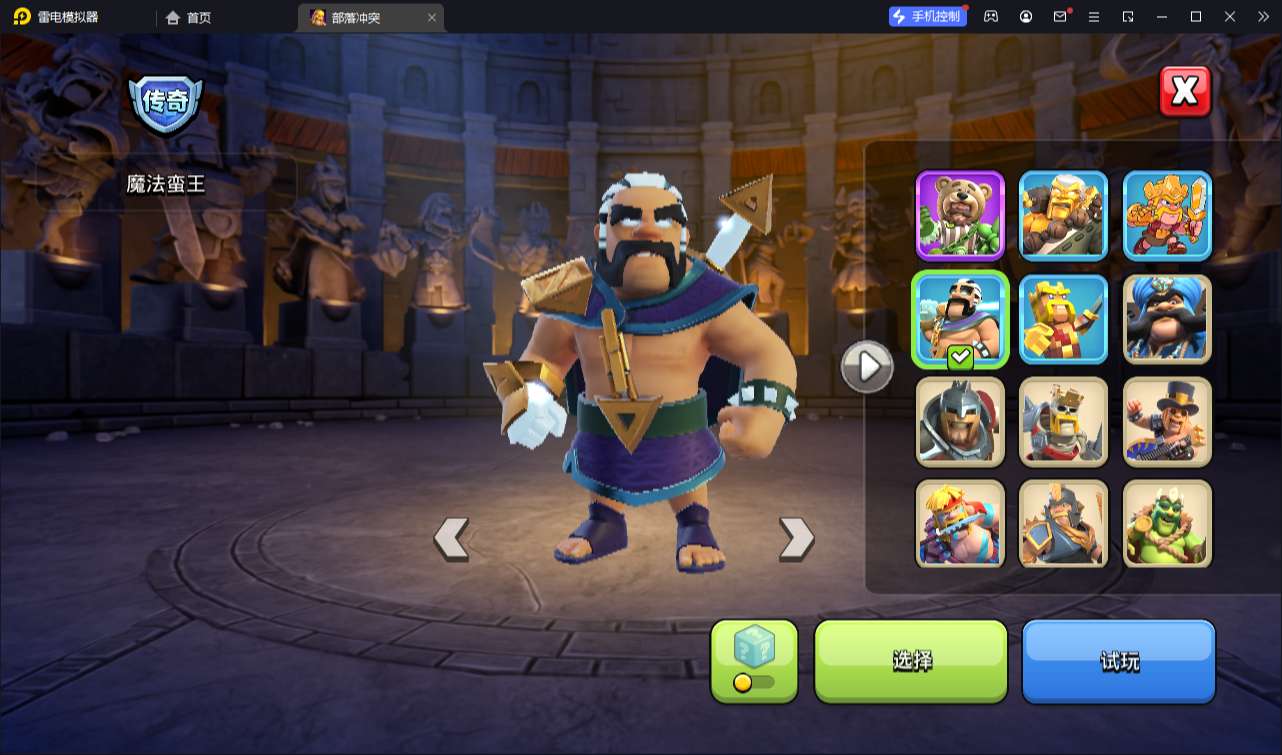Click the round play arrow beside the skin grid

coord(866,367)
